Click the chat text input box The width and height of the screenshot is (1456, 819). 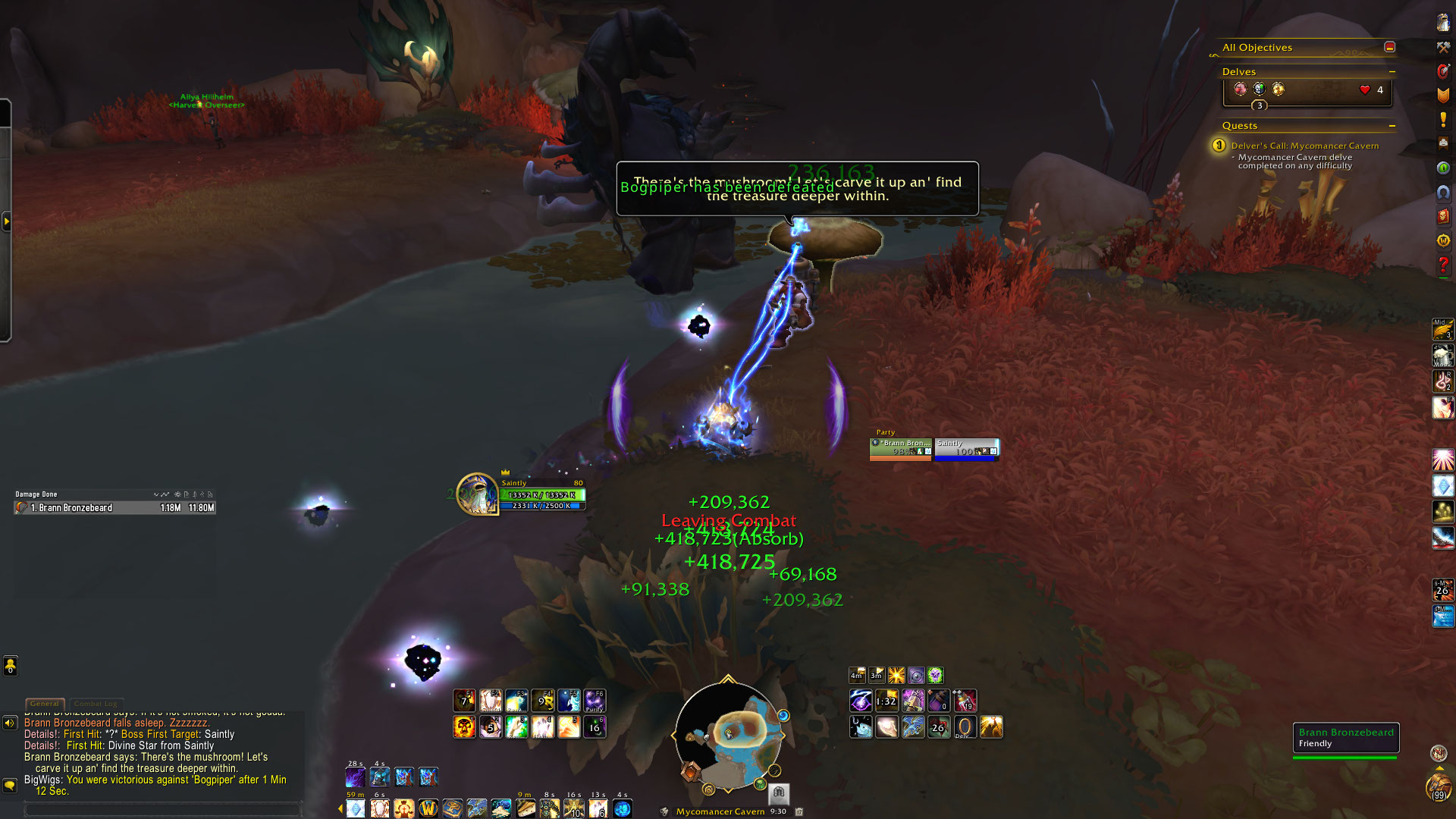point(163,810)
